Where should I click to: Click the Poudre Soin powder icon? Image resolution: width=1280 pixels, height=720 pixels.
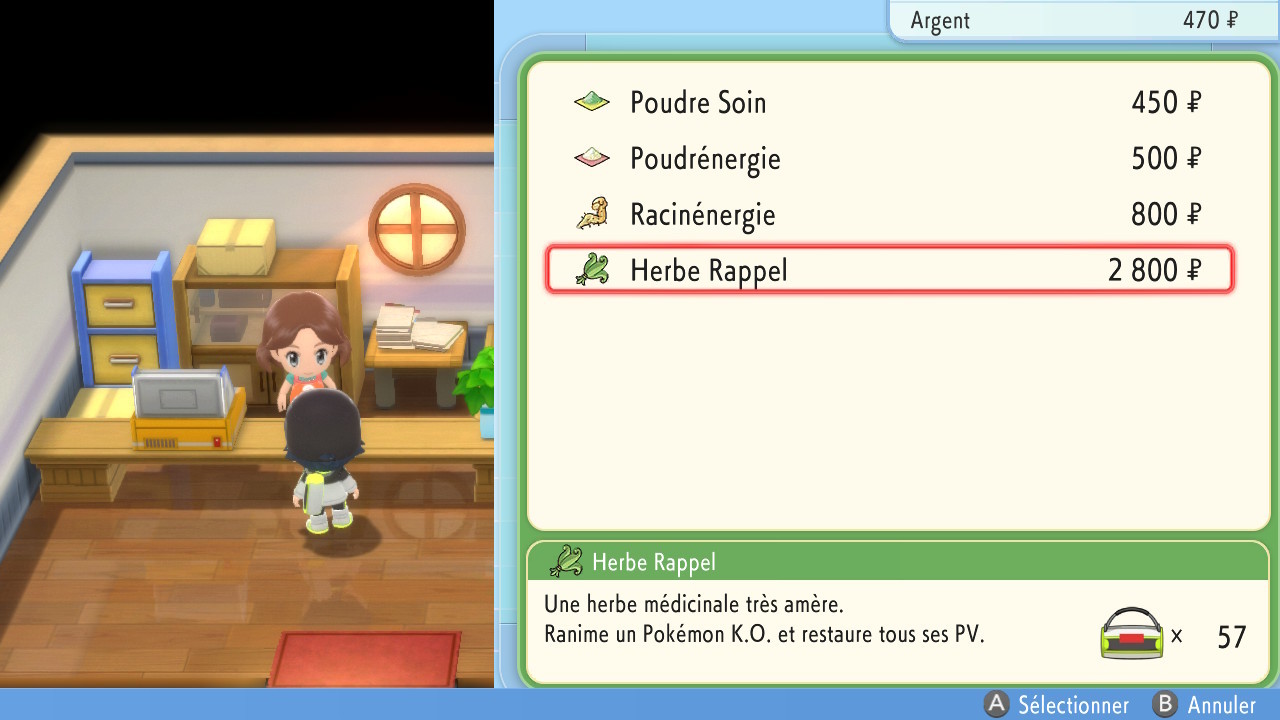click(x=592, y=101)
